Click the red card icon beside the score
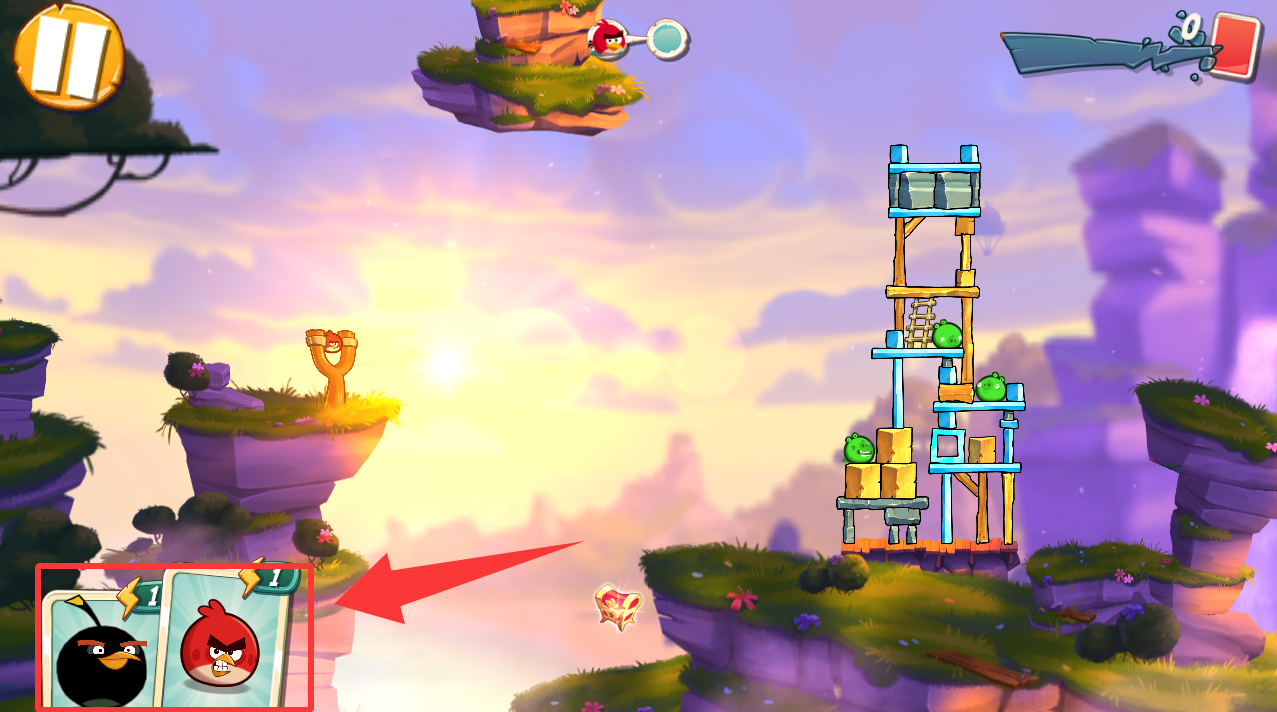This screenshot has height=712, width=1277. (x=1234, y=45)
